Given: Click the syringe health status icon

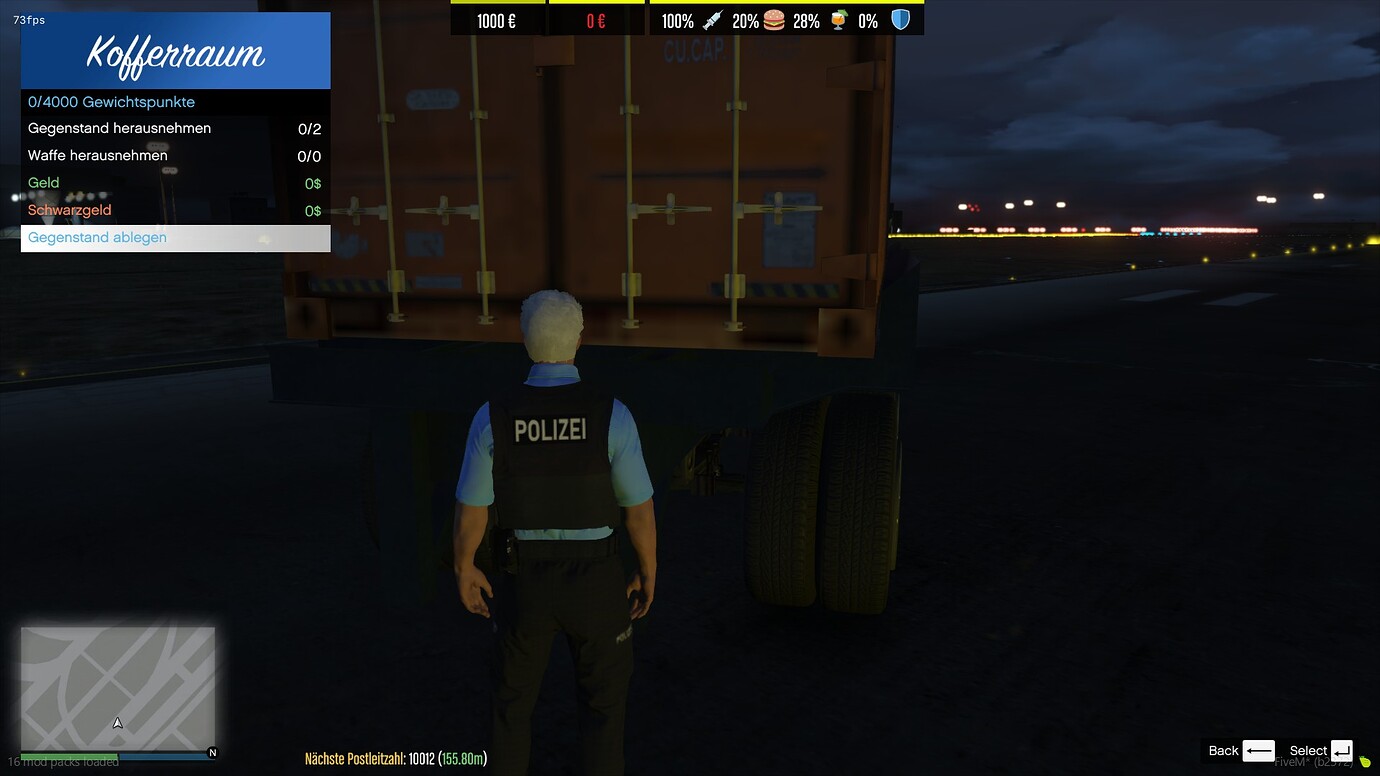Looking at the screenshot, I should coord(712,19).
